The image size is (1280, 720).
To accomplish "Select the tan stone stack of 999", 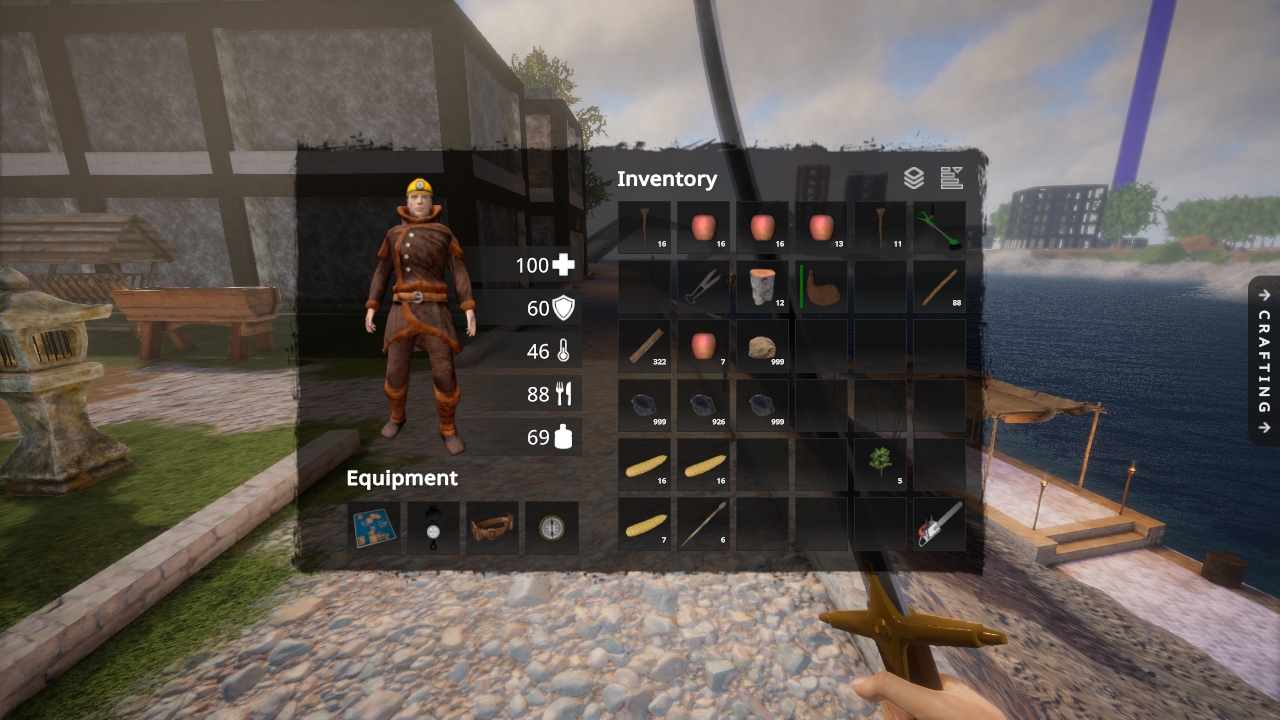I will (x=762, y=346).
